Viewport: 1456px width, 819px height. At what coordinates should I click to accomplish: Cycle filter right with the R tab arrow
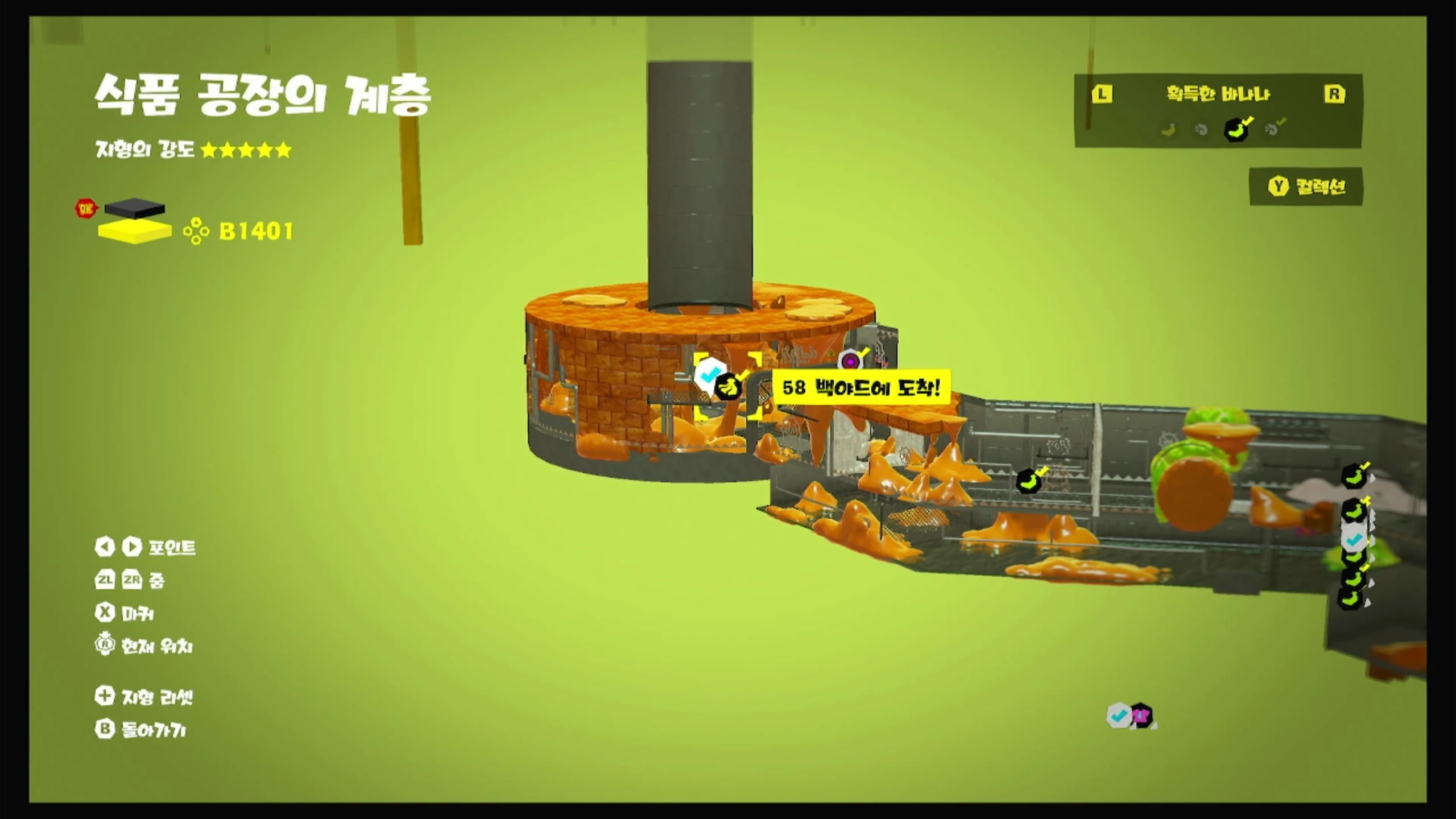[x=1334, y=94]
